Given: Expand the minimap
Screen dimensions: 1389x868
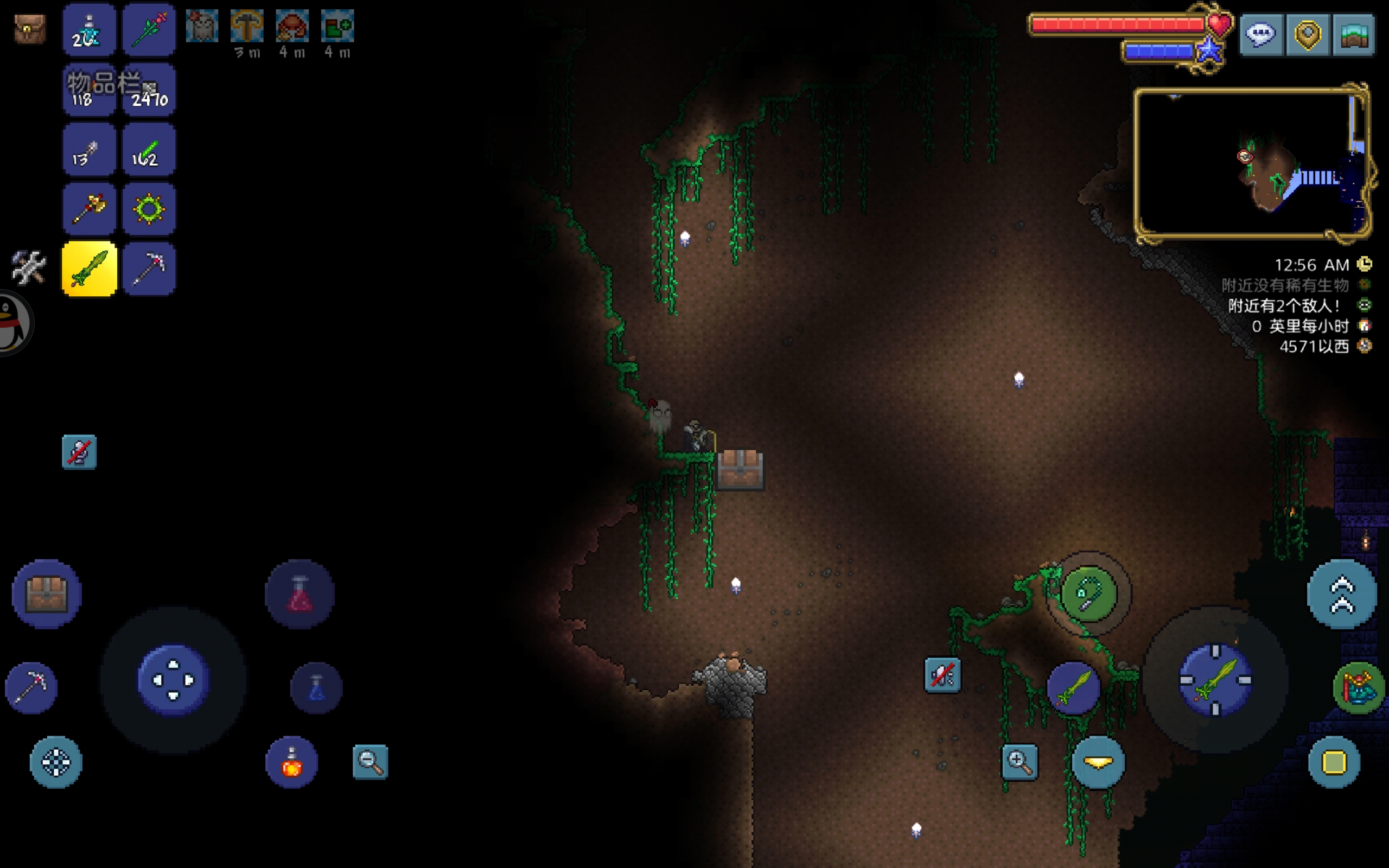Looking at the screenshot, I should 1251,163.
